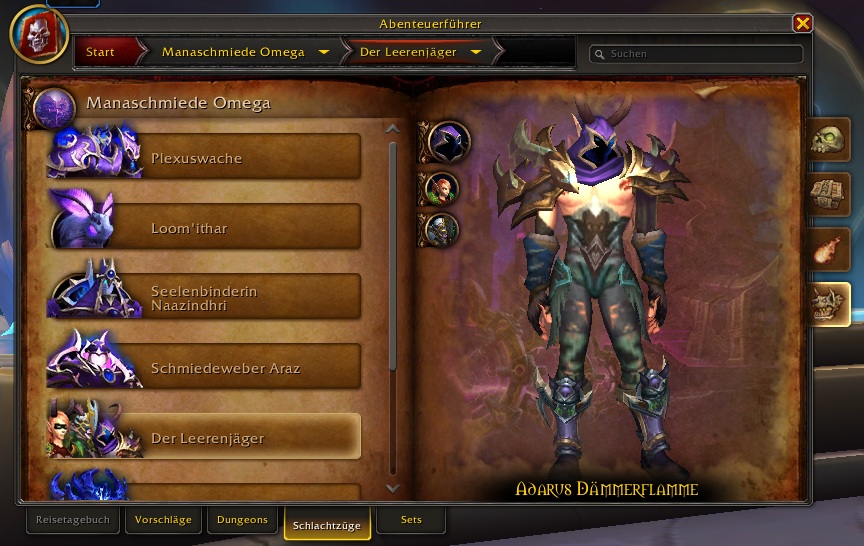Show the armored helmet creature portrait

tap(442, 229)
